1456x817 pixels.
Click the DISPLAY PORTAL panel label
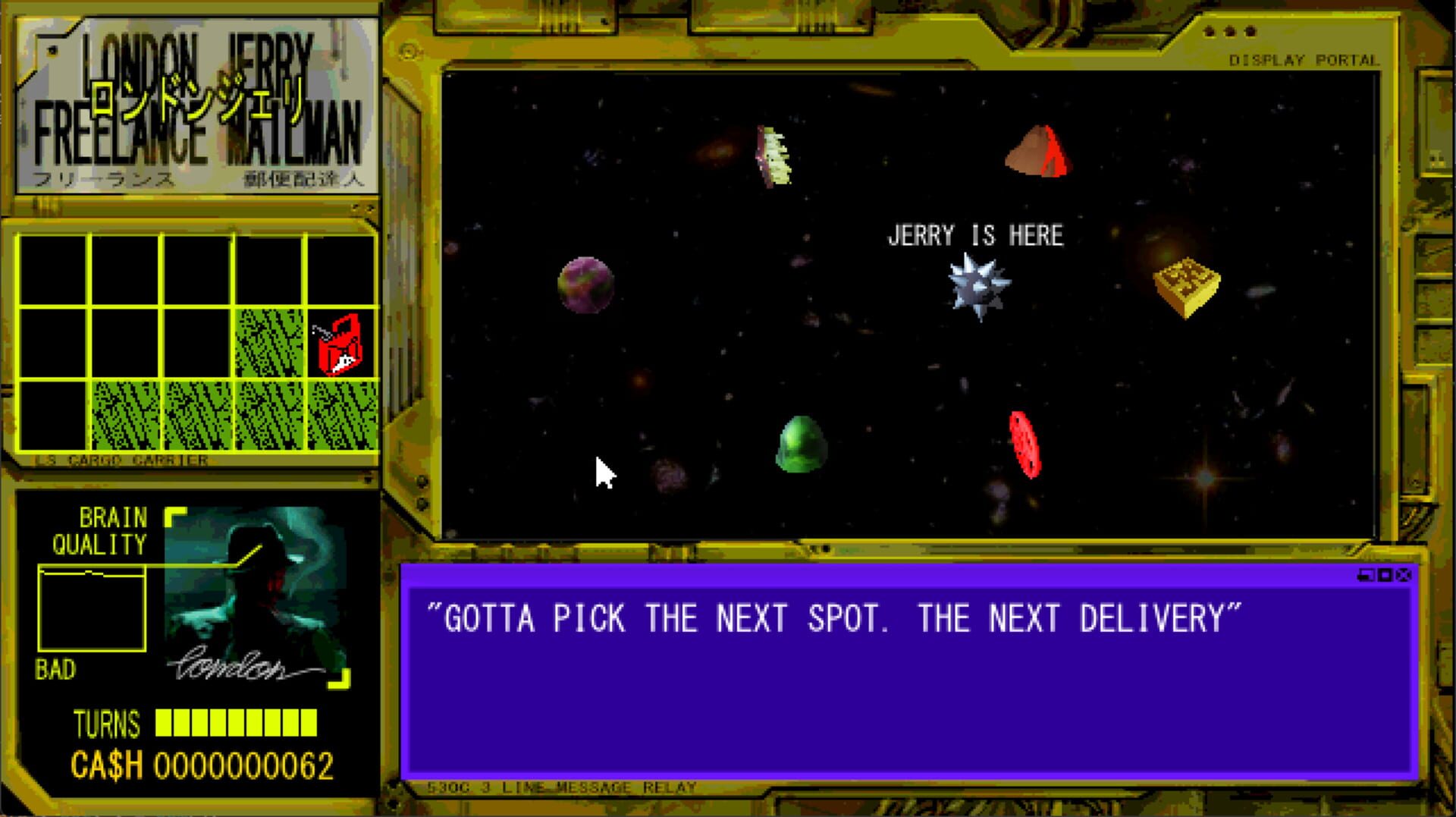pyautogui.click(x=1306, y=59)
